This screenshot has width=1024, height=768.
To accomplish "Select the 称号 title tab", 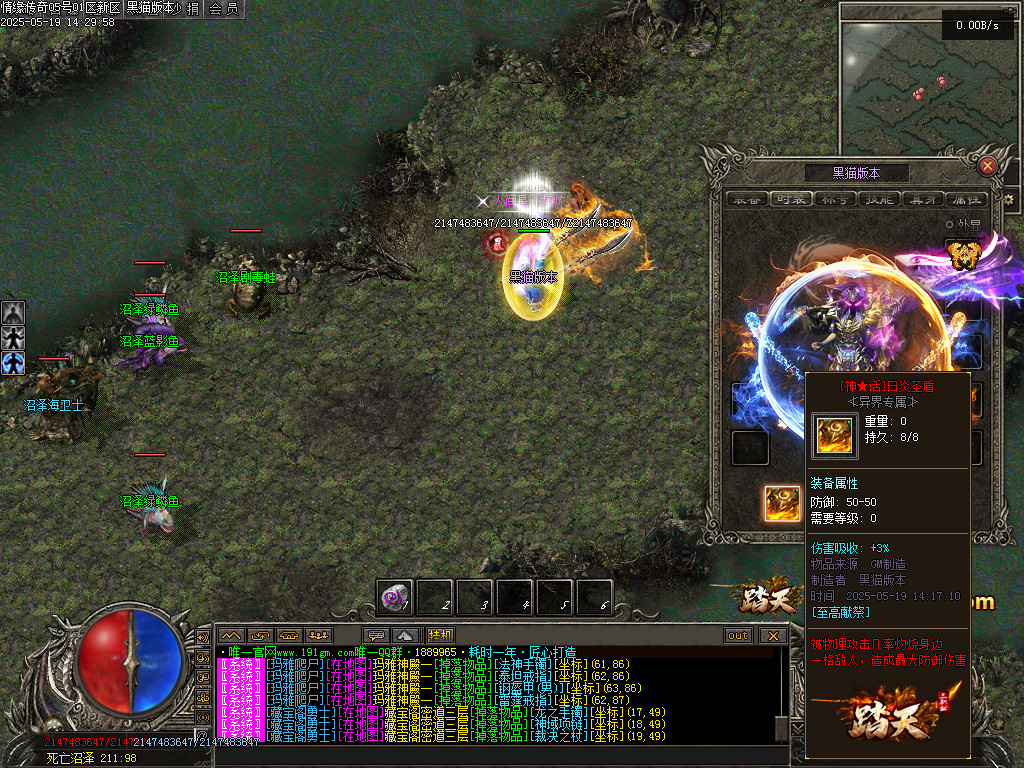I will tap(835, 199).
